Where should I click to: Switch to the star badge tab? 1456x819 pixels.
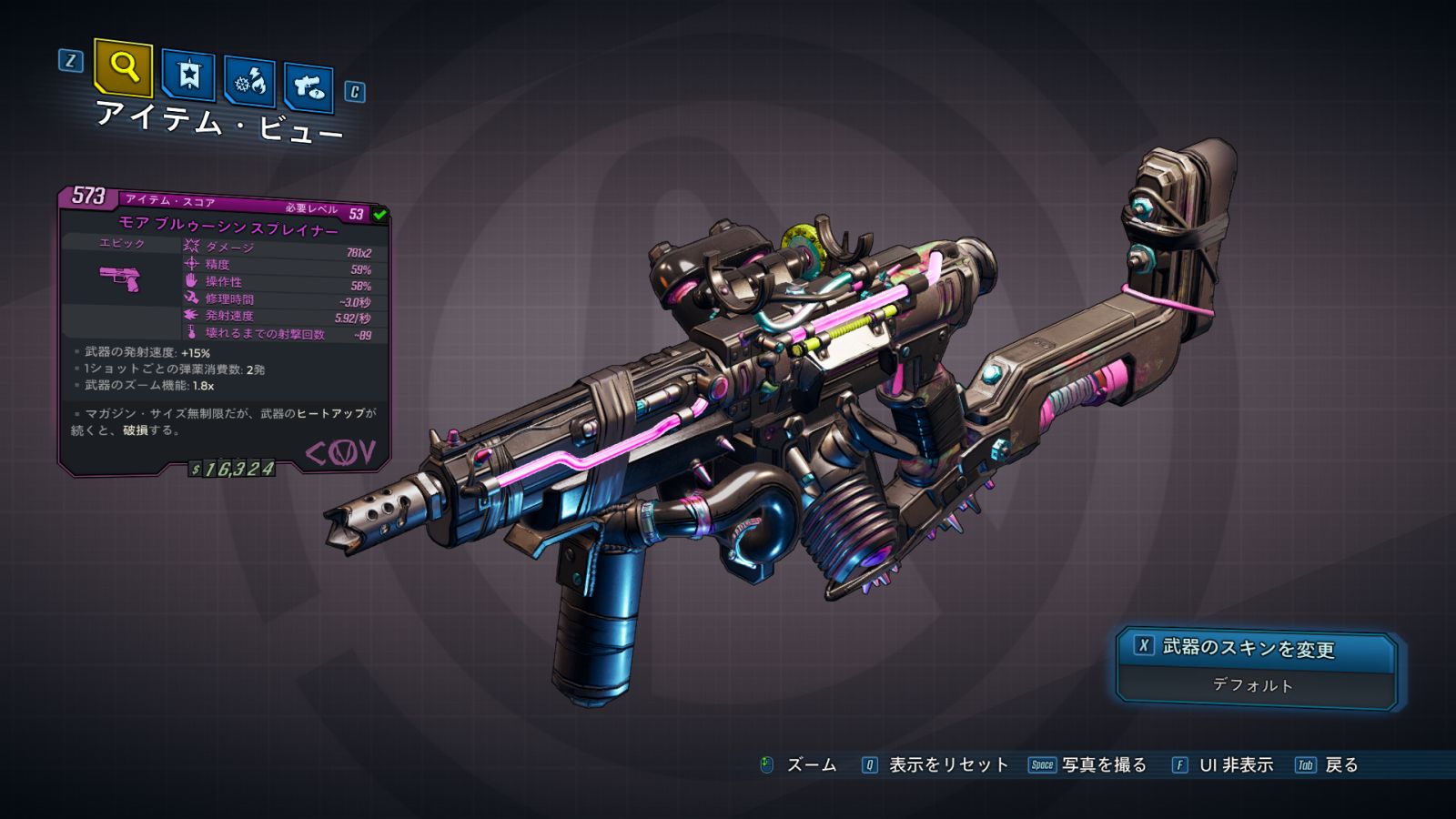188,76
